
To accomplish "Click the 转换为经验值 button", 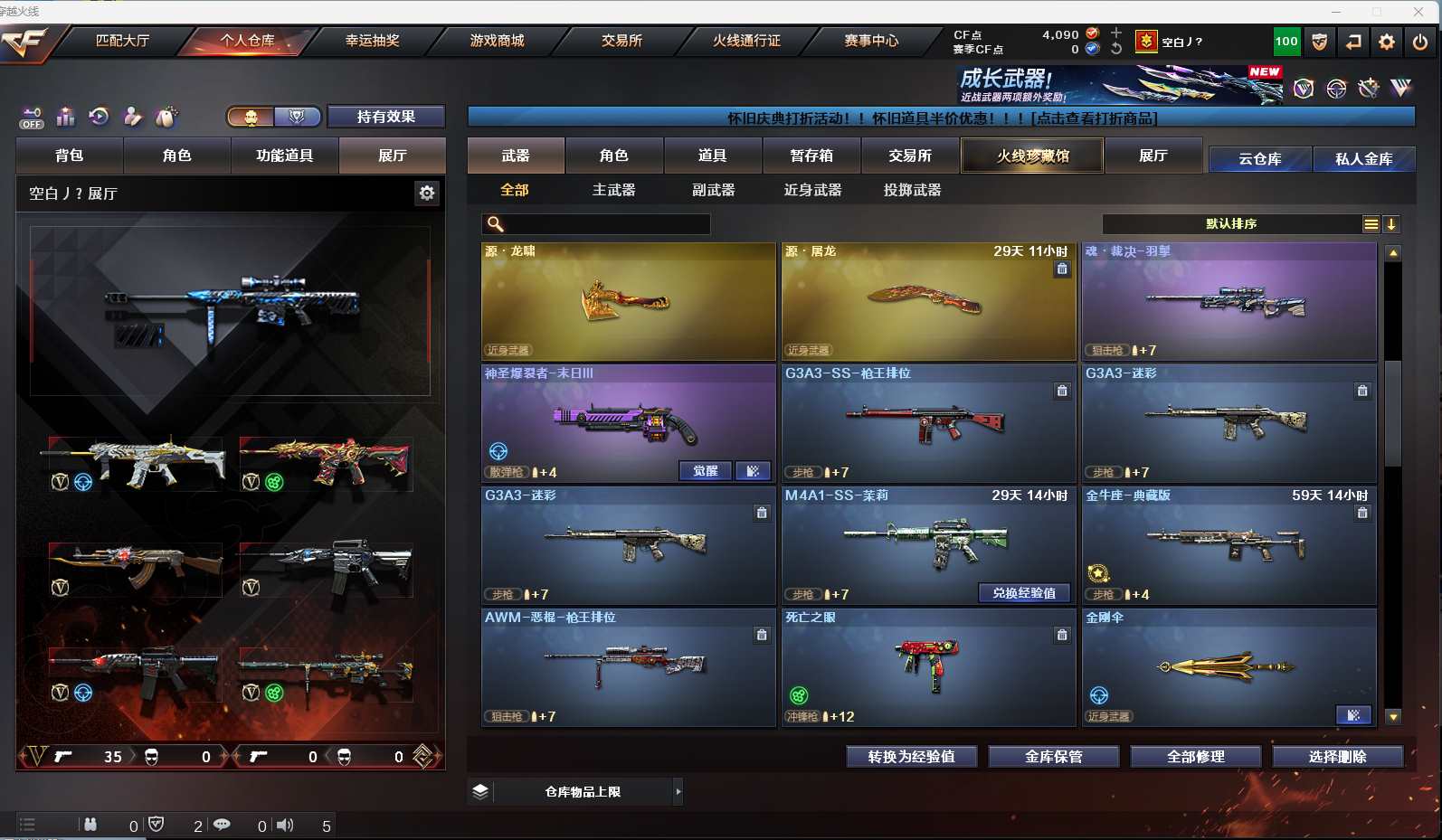I will 911,757.
